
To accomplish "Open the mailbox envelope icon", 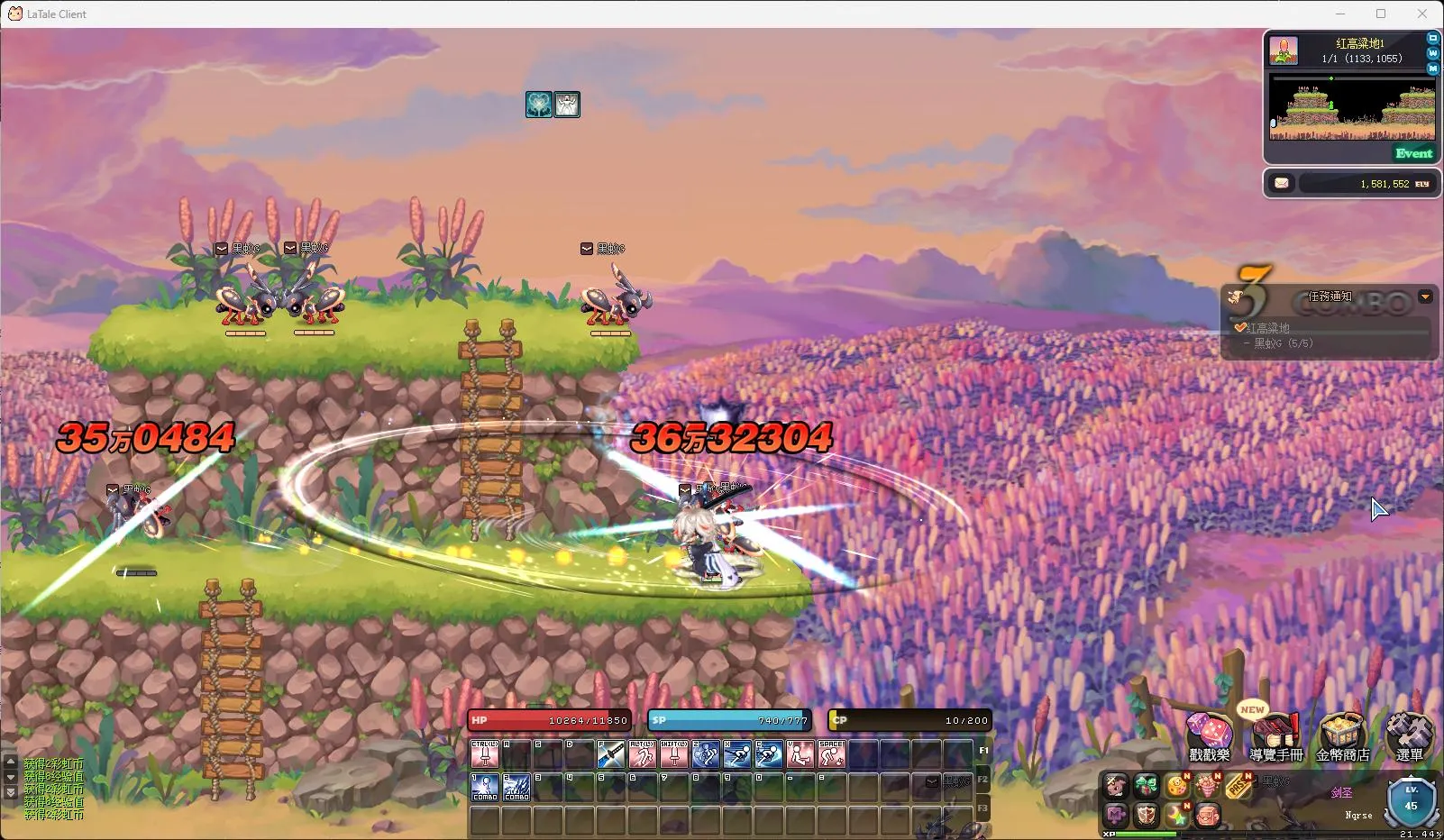I will [x=1282, y=183].
